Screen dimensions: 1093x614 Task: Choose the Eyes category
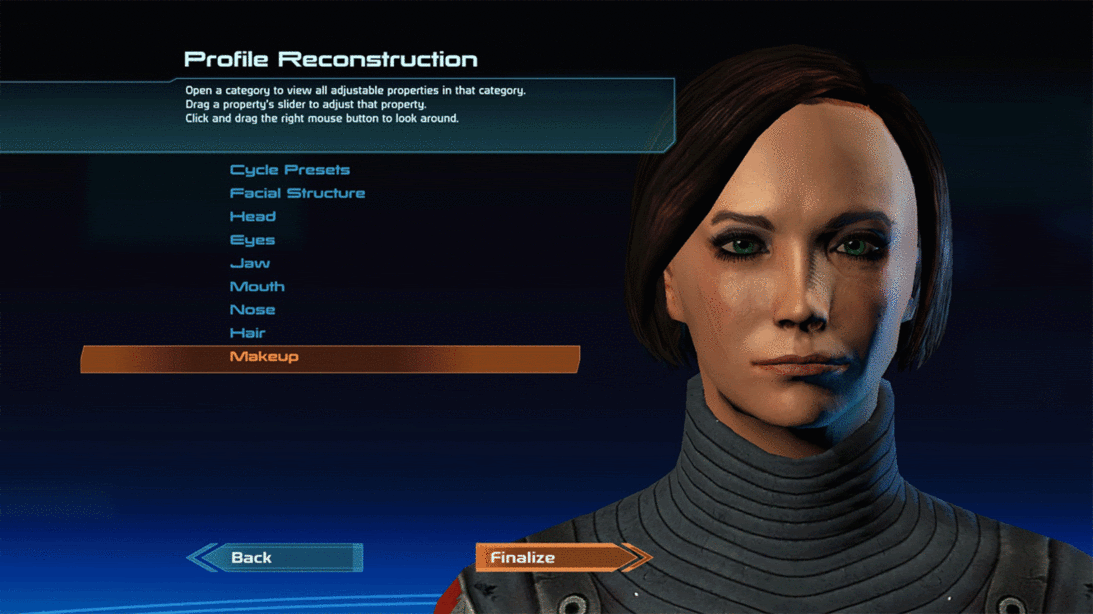[252, 240]
